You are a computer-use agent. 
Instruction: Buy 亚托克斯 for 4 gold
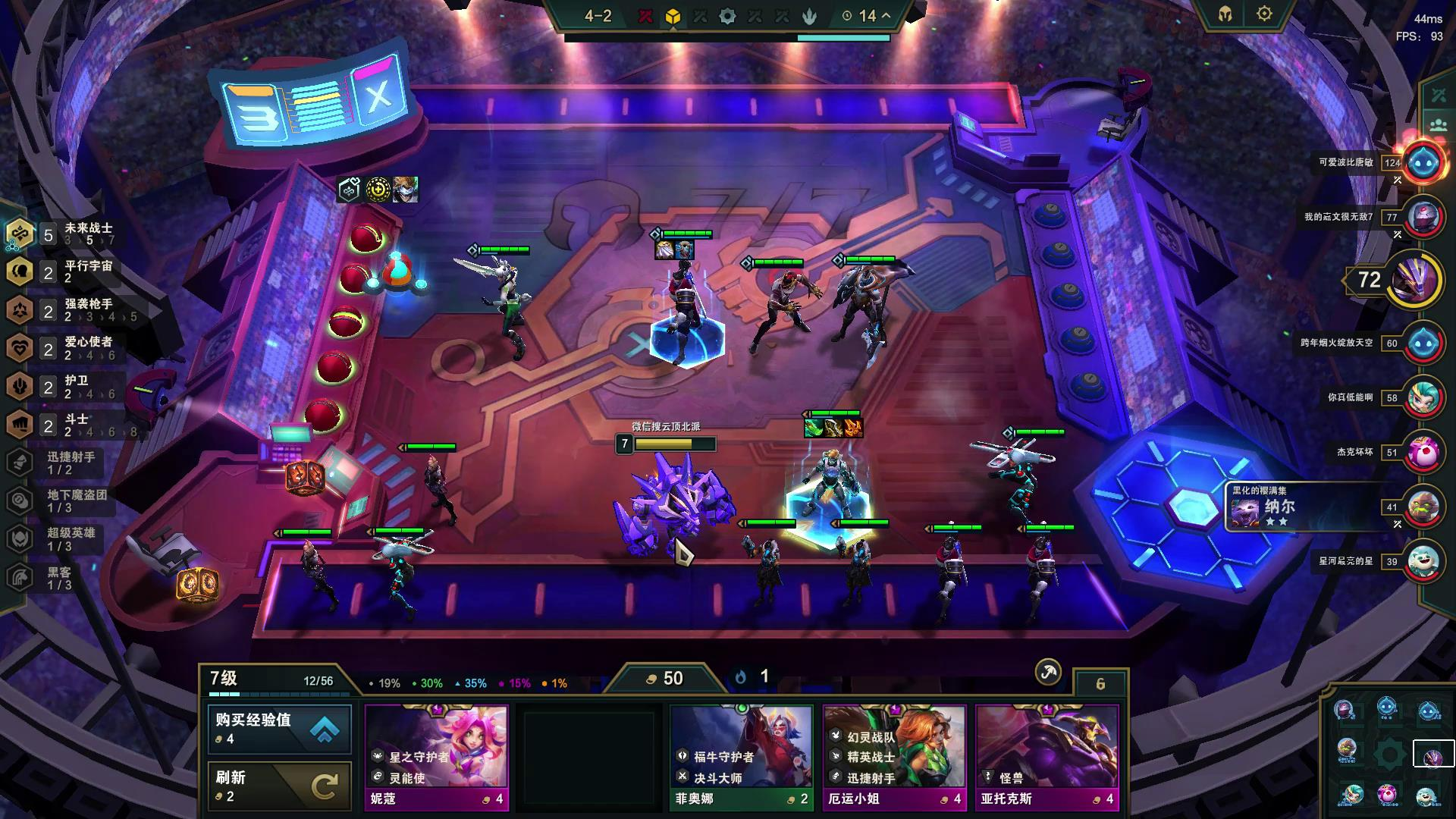1046,757
